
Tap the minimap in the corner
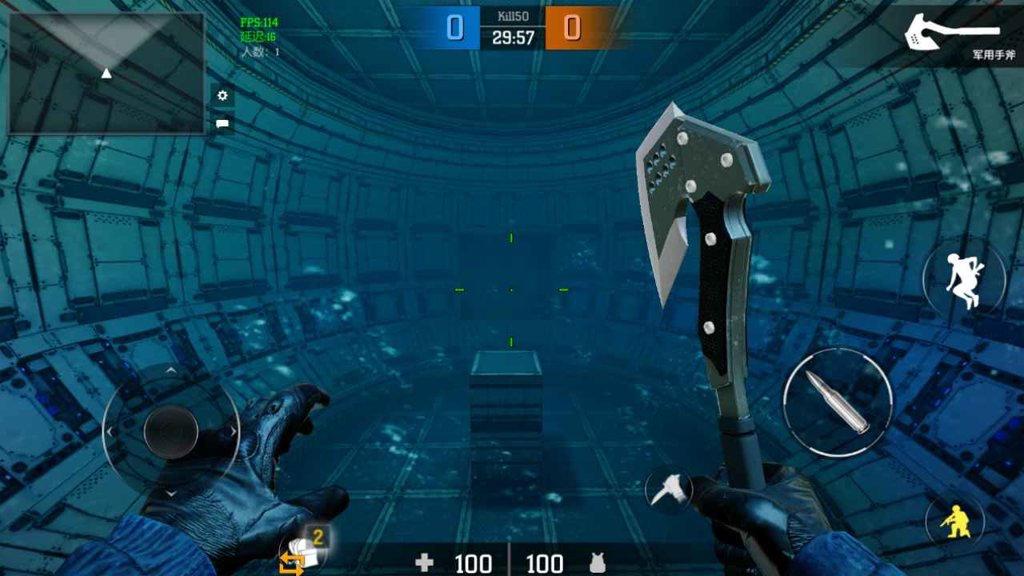pyautogui.click(x=106, y=73)
